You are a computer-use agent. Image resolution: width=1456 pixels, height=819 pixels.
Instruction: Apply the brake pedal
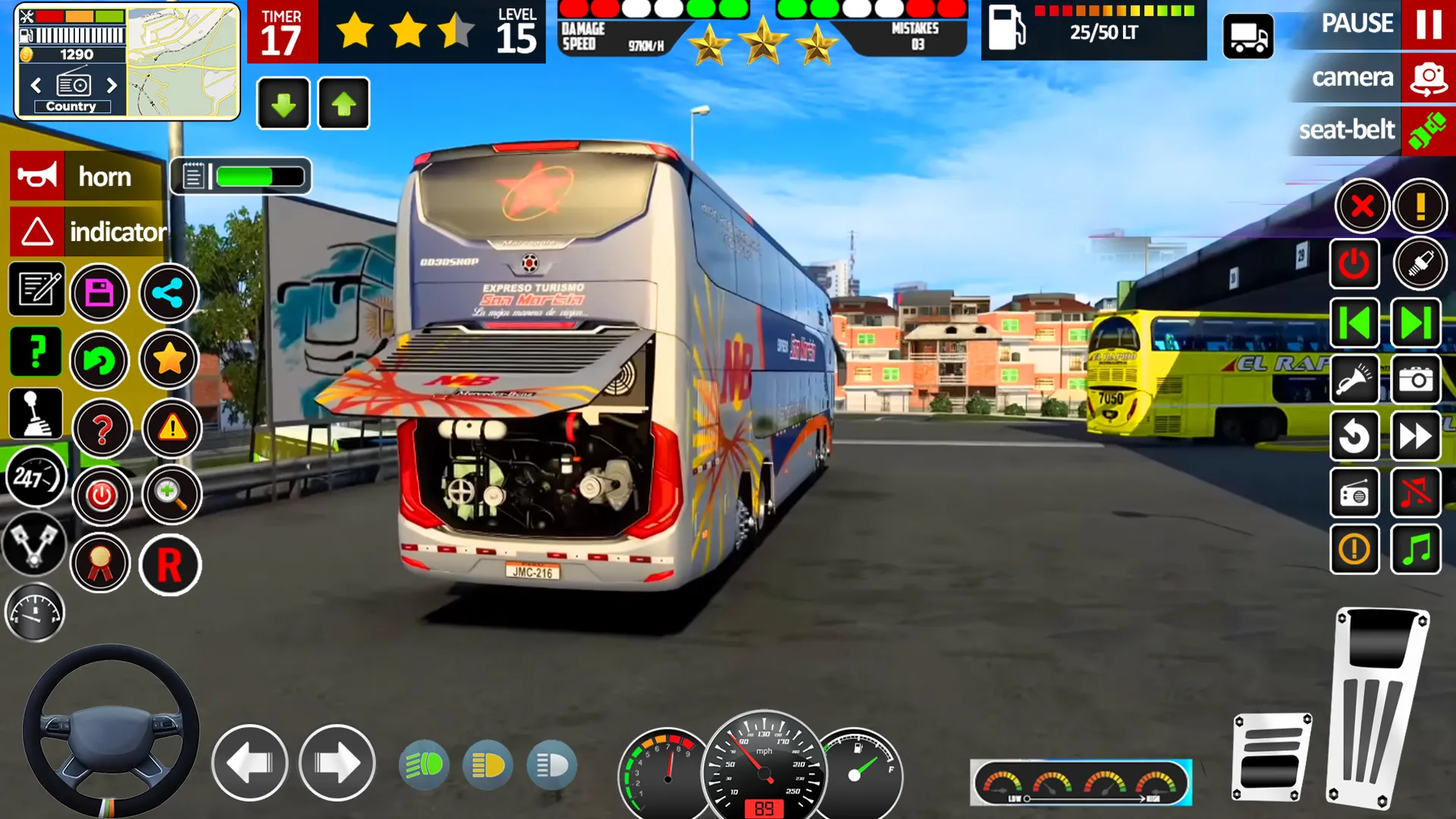coord(1272,757)
